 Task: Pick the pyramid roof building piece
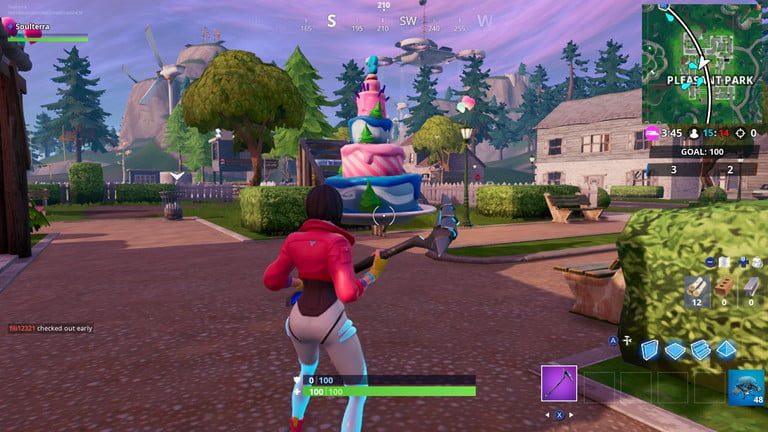point(725,349)
